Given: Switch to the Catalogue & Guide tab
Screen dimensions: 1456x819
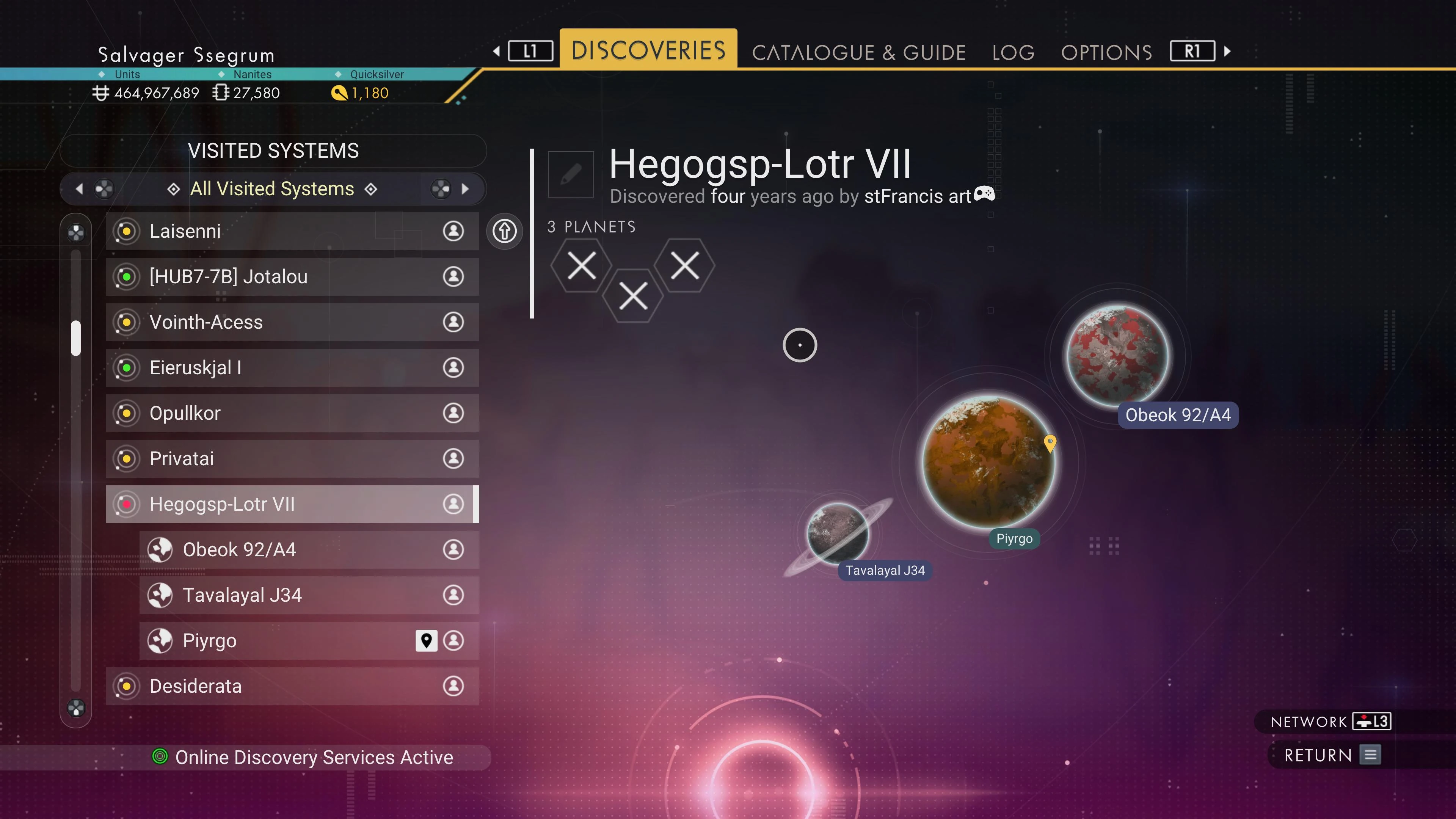Looking at the screenshot, I should [858, 53].
